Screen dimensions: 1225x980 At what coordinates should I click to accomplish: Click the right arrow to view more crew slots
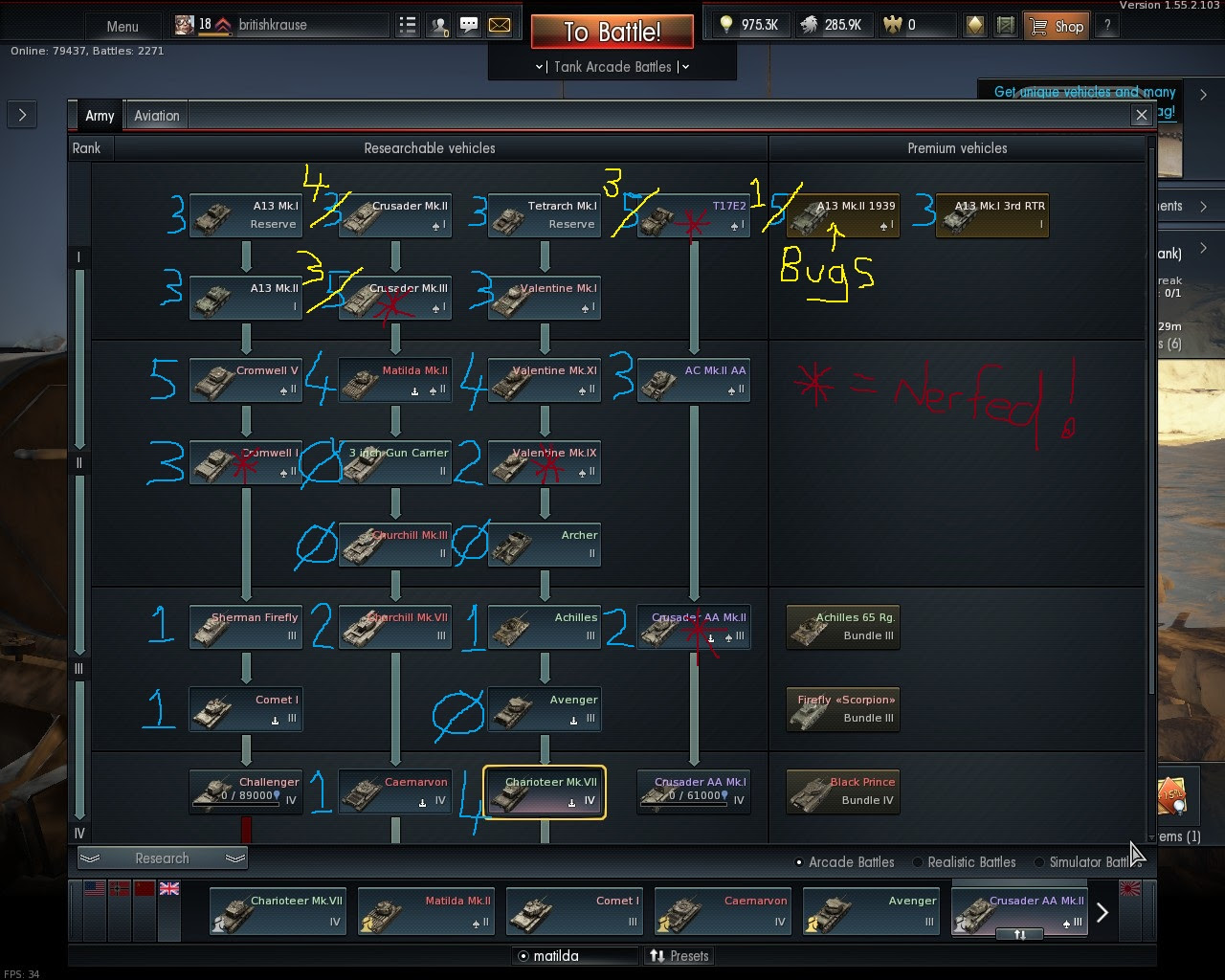tap(1102, 911)
